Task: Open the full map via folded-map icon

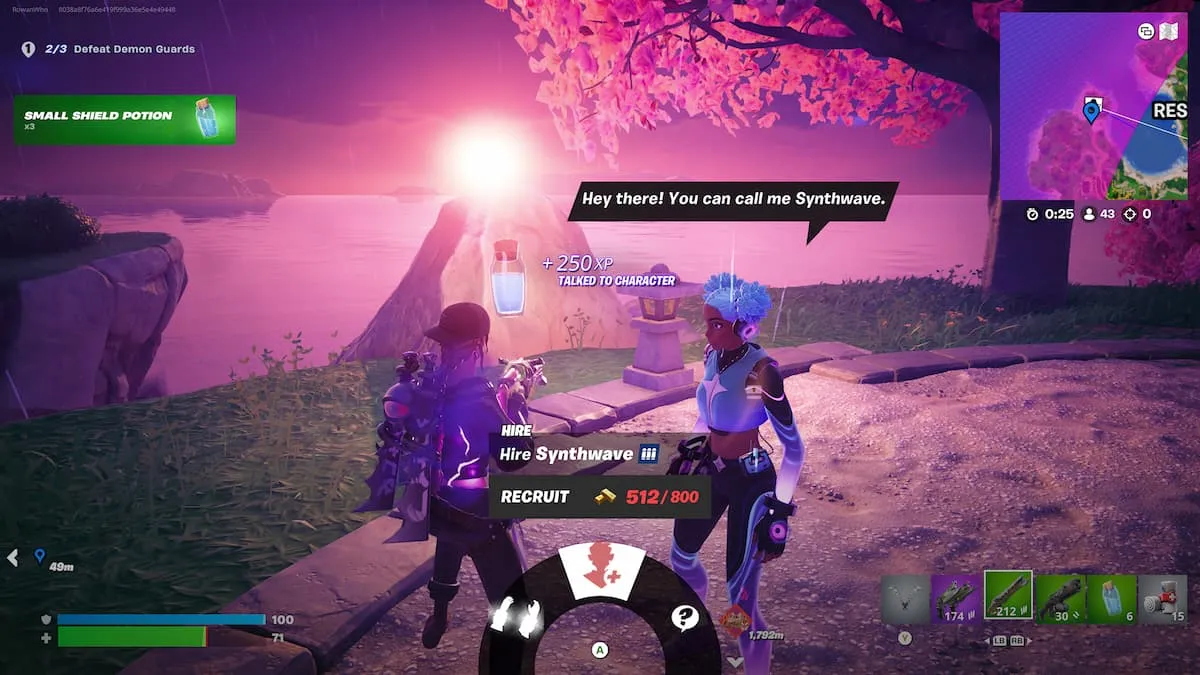Action: (1168, 31)
